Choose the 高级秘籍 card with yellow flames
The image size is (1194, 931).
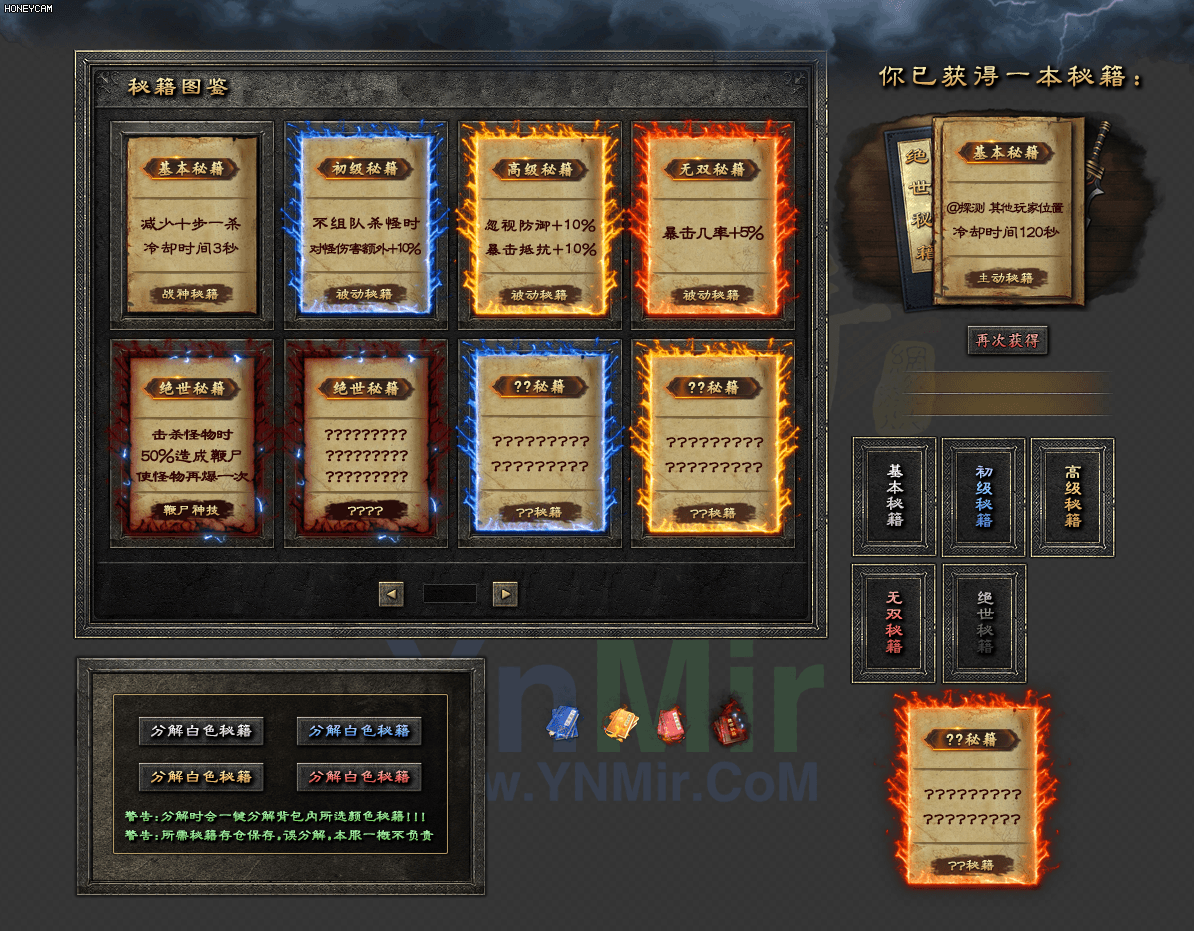(x=539, y=226)
